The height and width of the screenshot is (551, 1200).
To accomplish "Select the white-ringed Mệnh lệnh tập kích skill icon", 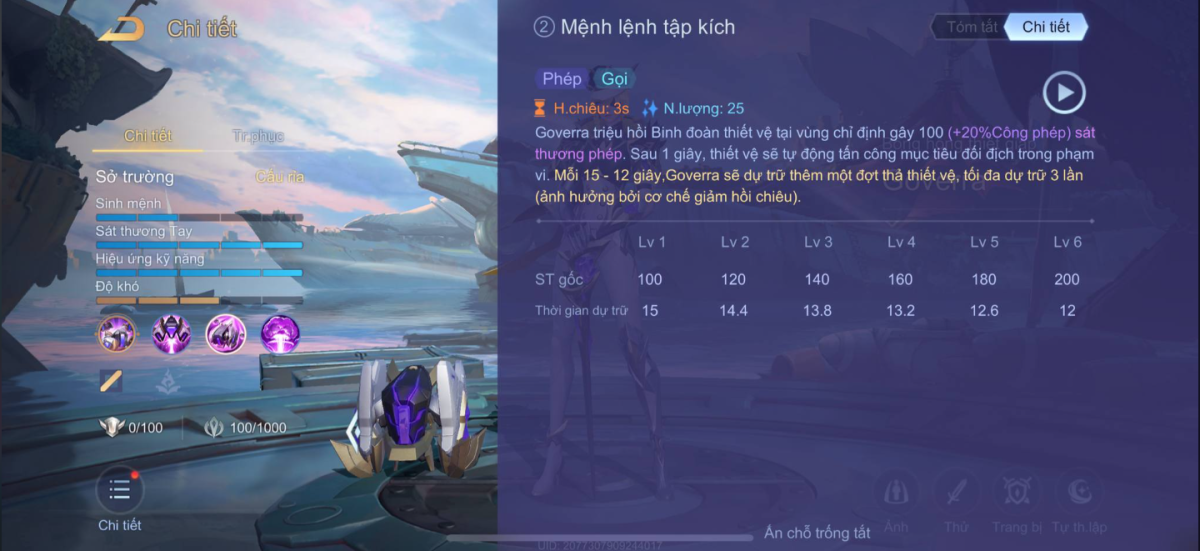I will click(226, 333).
